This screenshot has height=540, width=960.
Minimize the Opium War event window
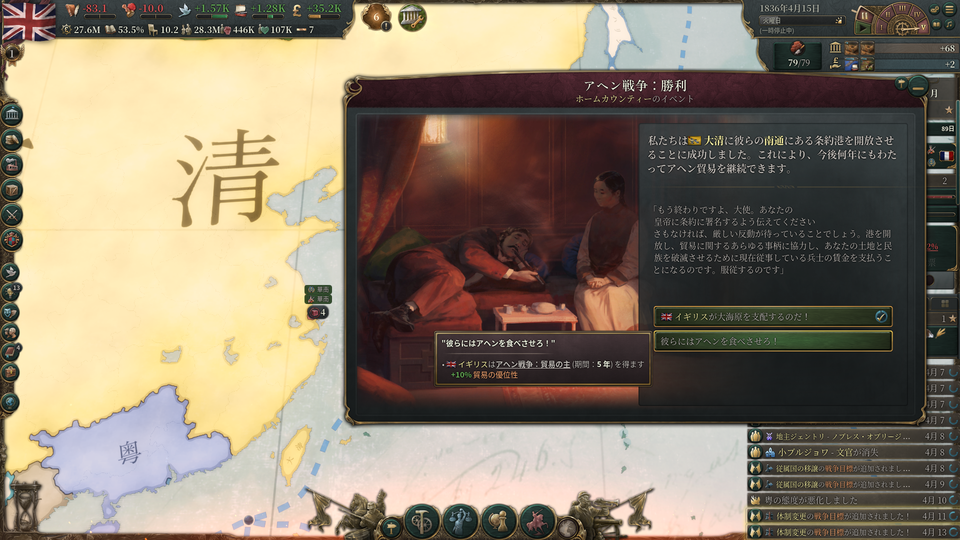pyautogui.click(x=917, y=87)
